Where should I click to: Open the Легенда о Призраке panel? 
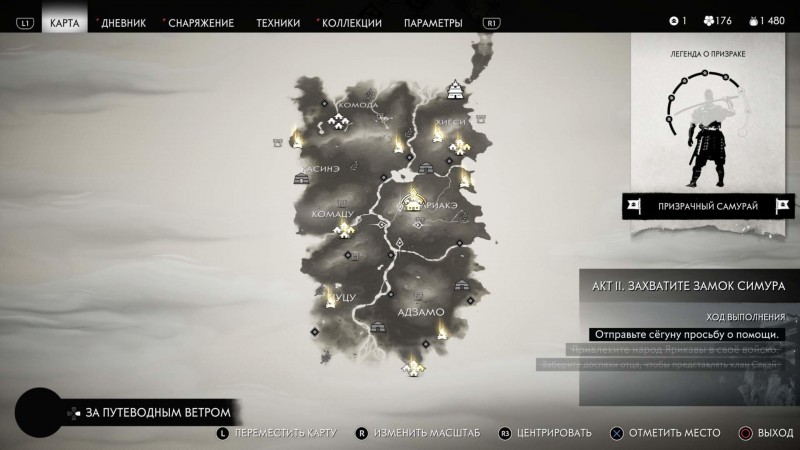(x=705, y=120)
